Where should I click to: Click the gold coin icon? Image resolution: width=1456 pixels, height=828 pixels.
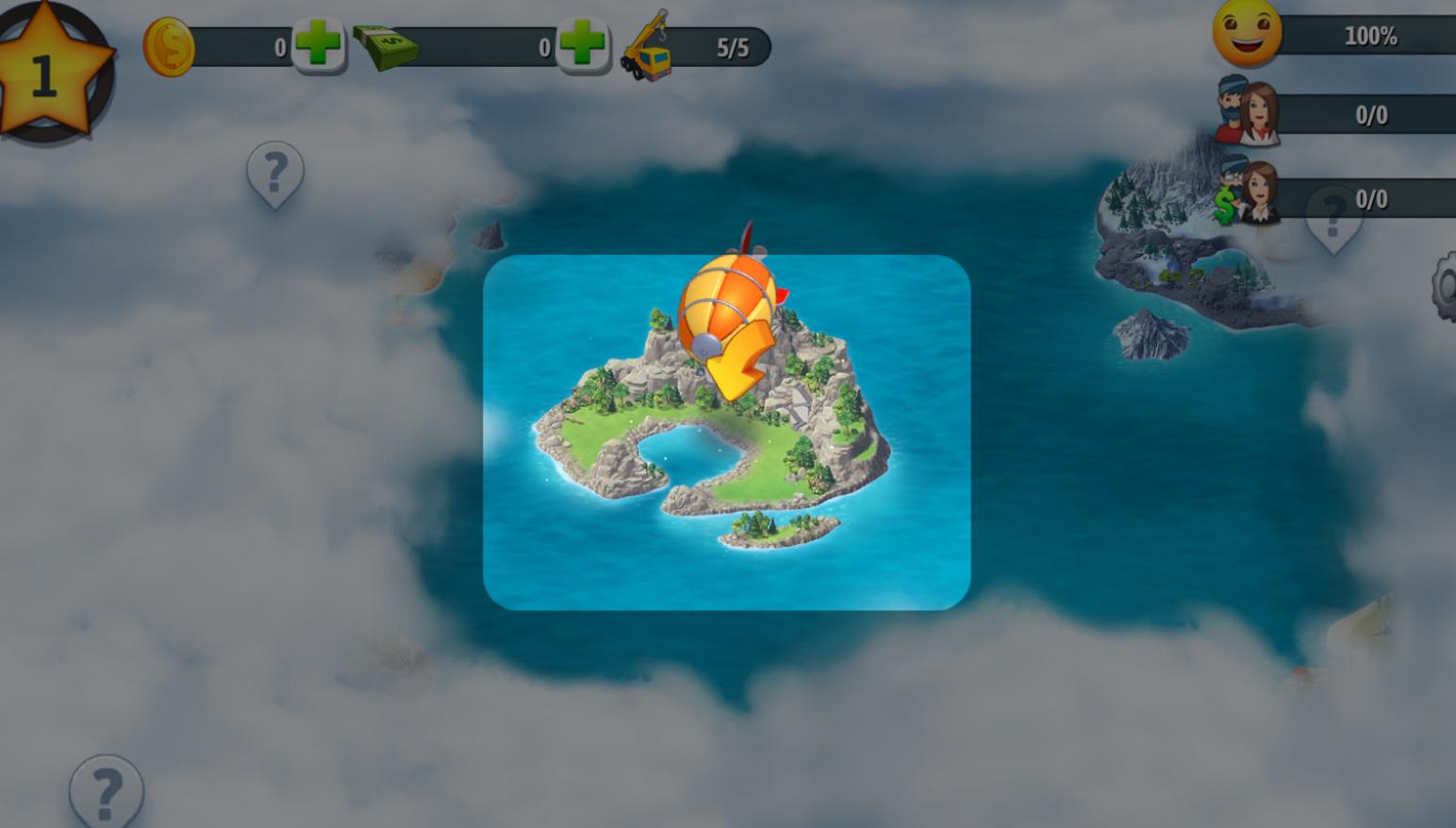tap(169, 46)
